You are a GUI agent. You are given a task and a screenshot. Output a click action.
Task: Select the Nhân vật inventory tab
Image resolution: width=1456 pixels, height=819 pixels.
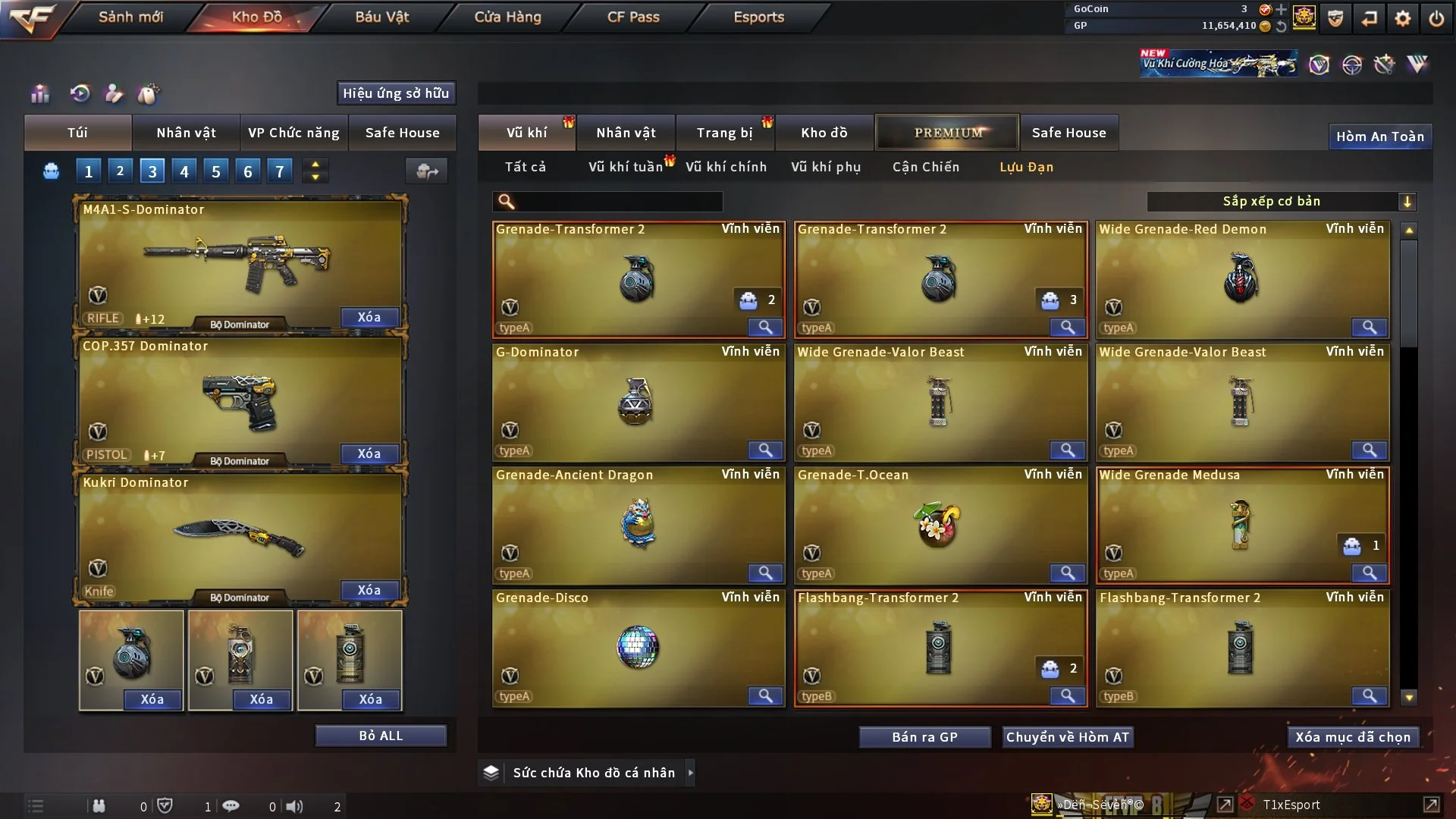[x=626, y=133]
